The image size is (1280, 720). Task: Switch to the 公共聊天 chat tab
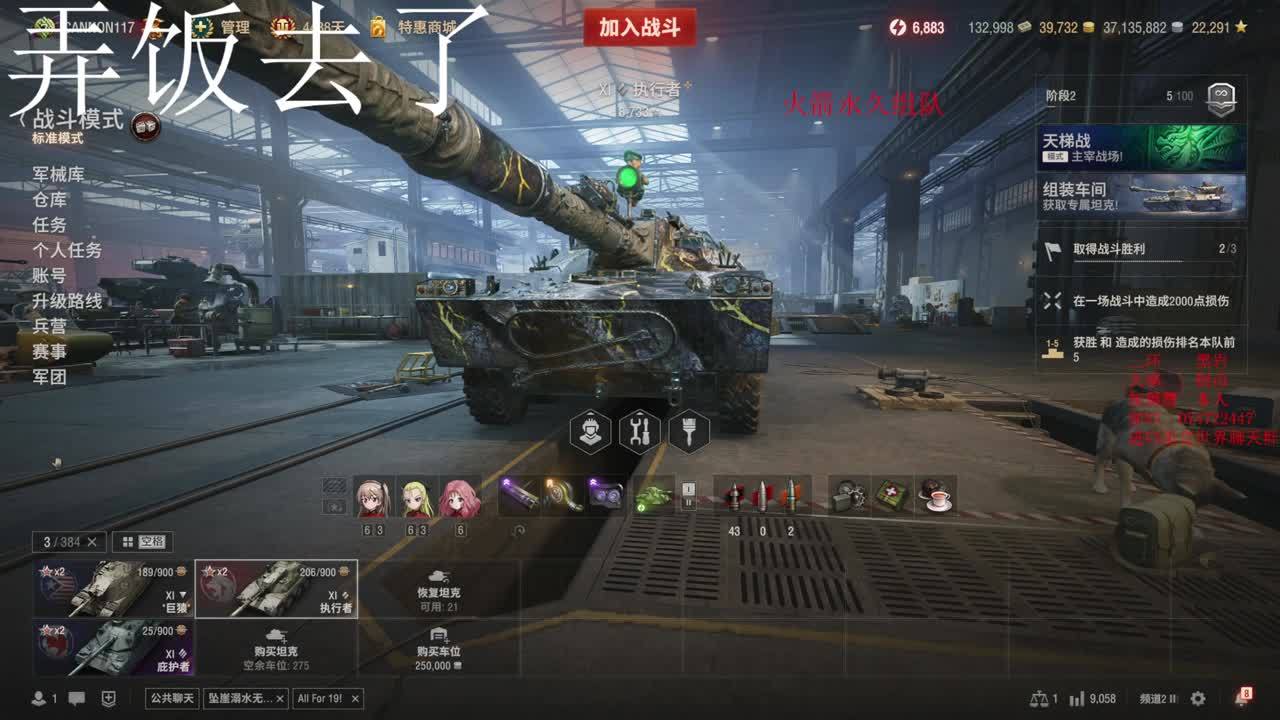172,698
